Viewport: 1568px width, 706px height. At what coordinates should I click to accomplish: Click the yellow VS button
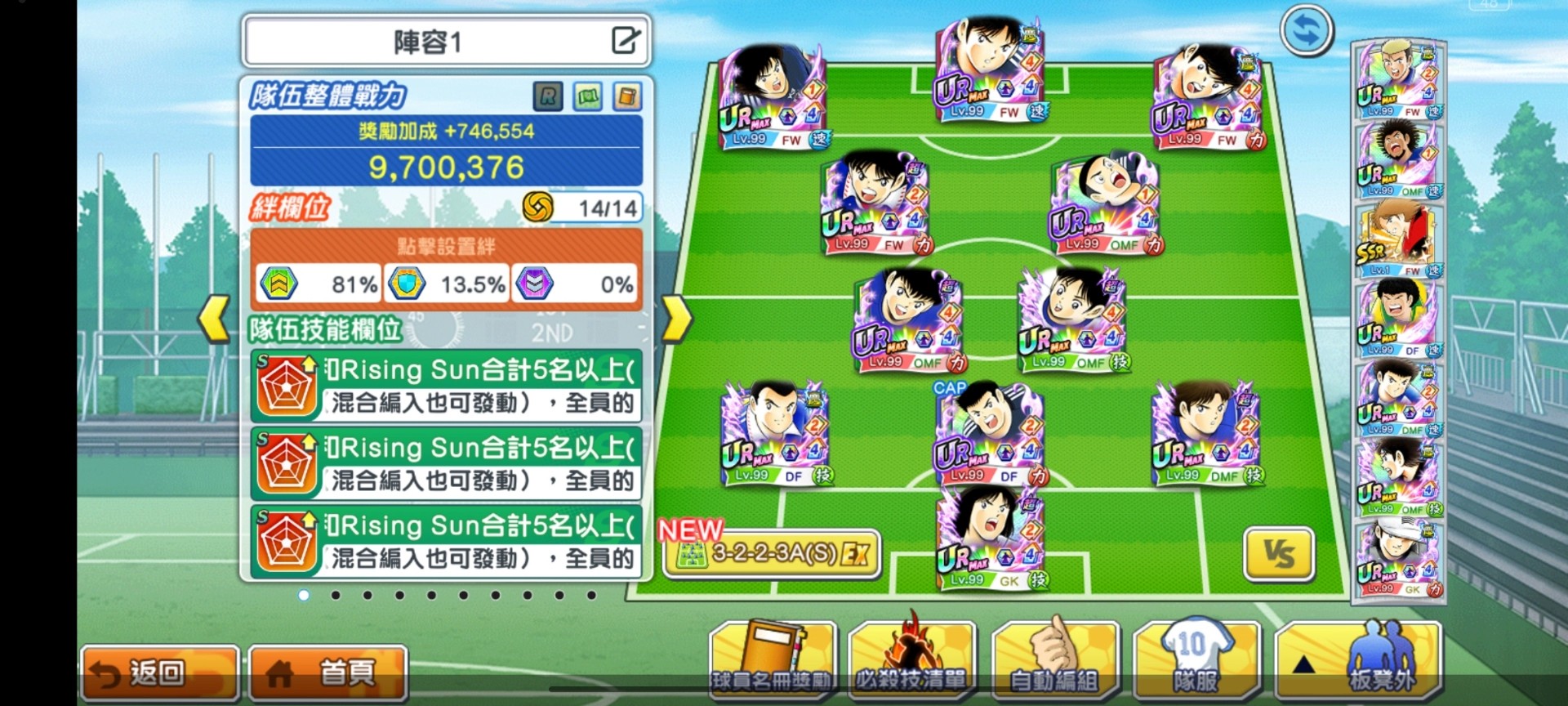pos(1279,554)
